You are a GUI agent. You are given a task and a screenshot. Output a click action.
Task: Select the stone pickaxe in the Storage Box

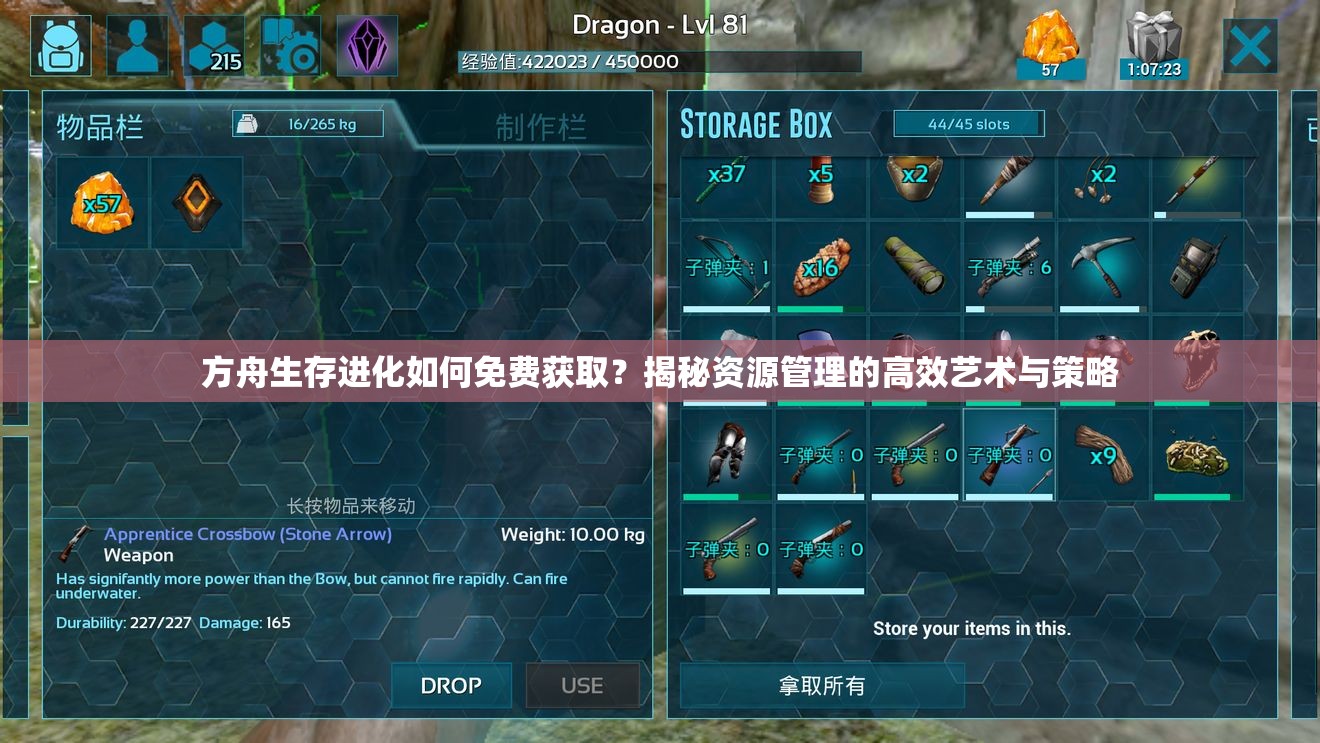tap(1103, 265)
